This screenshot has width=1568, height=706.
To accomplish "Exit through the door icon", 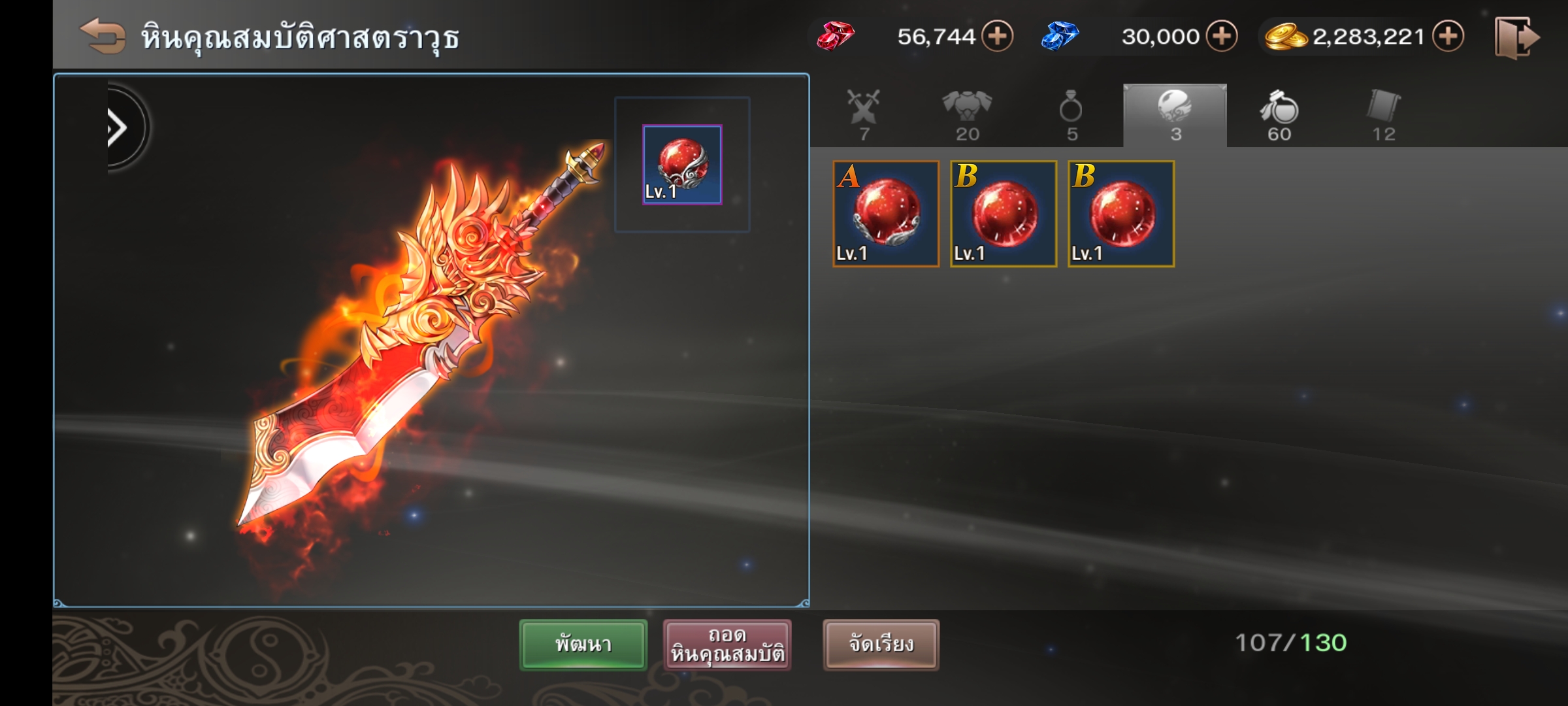I will 1516,38.
